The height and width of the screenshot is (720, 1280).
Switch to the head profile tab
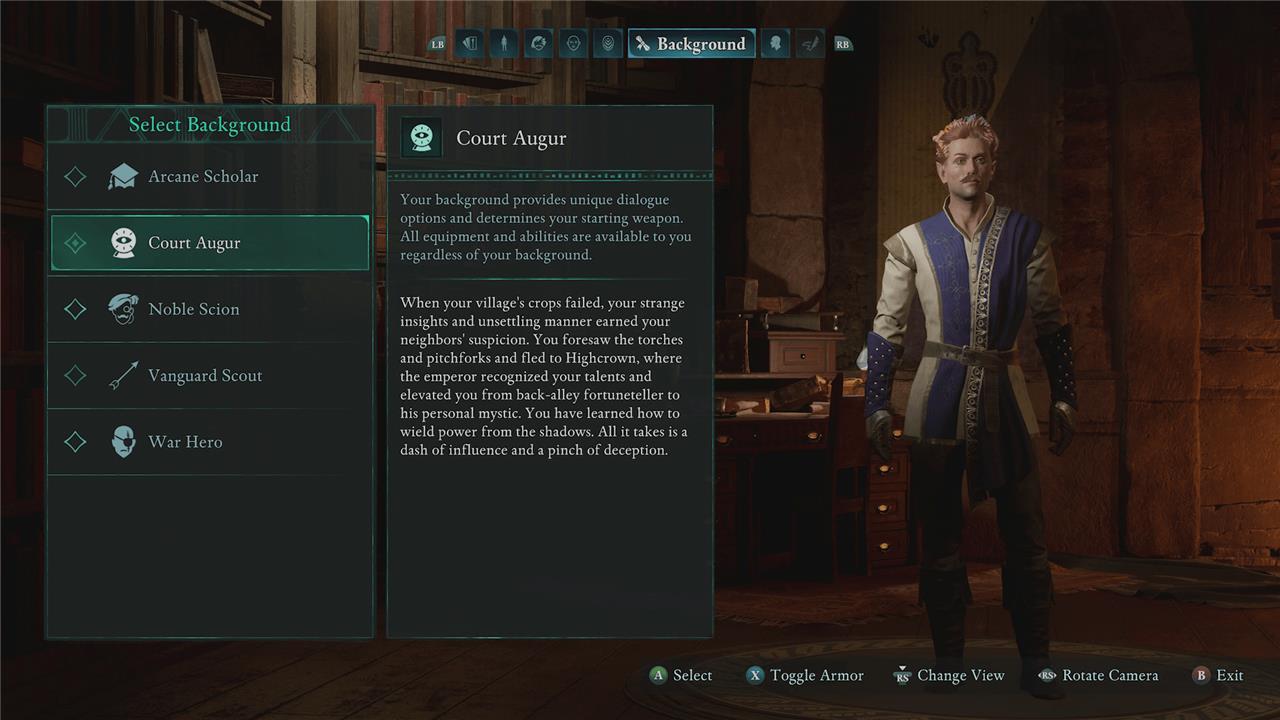tap(775, 44)
